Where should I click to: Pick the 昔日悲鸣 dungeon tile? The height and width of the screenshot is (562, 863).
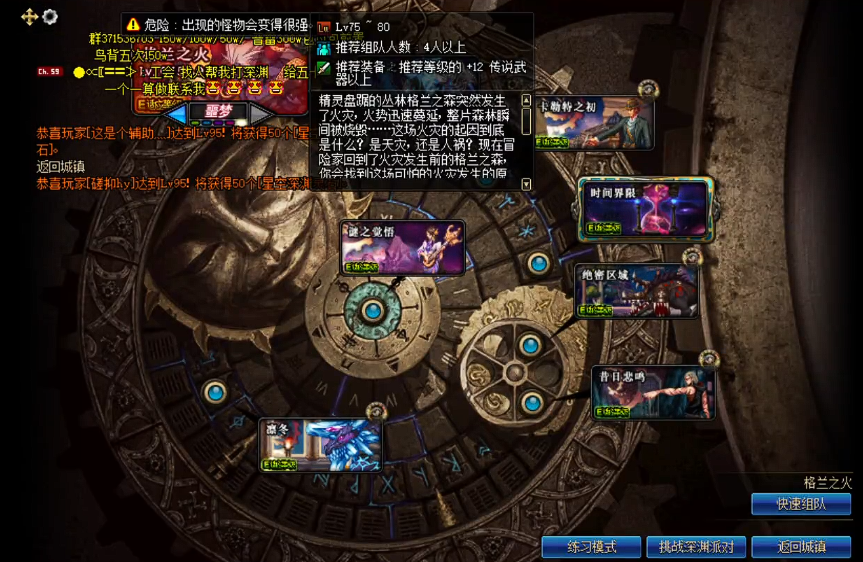[x=653, y=393]
